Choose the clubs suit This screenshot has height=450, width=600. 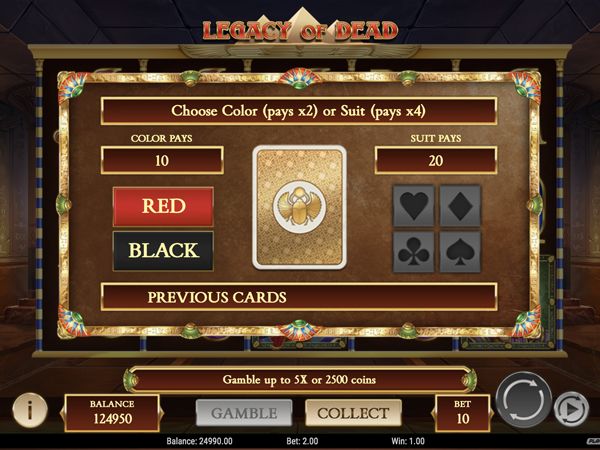(415, 251)
